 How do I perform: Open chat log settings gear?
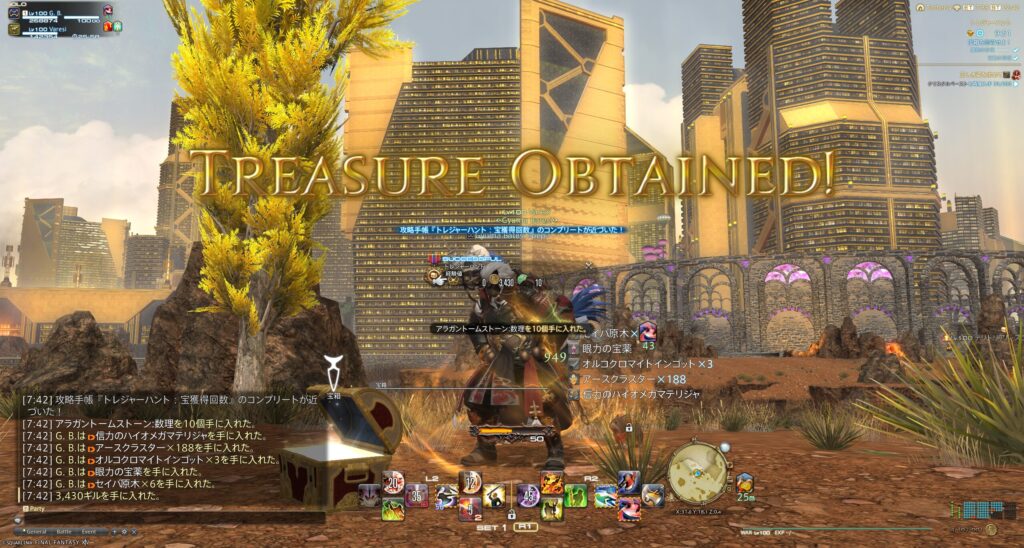(124, 531)
